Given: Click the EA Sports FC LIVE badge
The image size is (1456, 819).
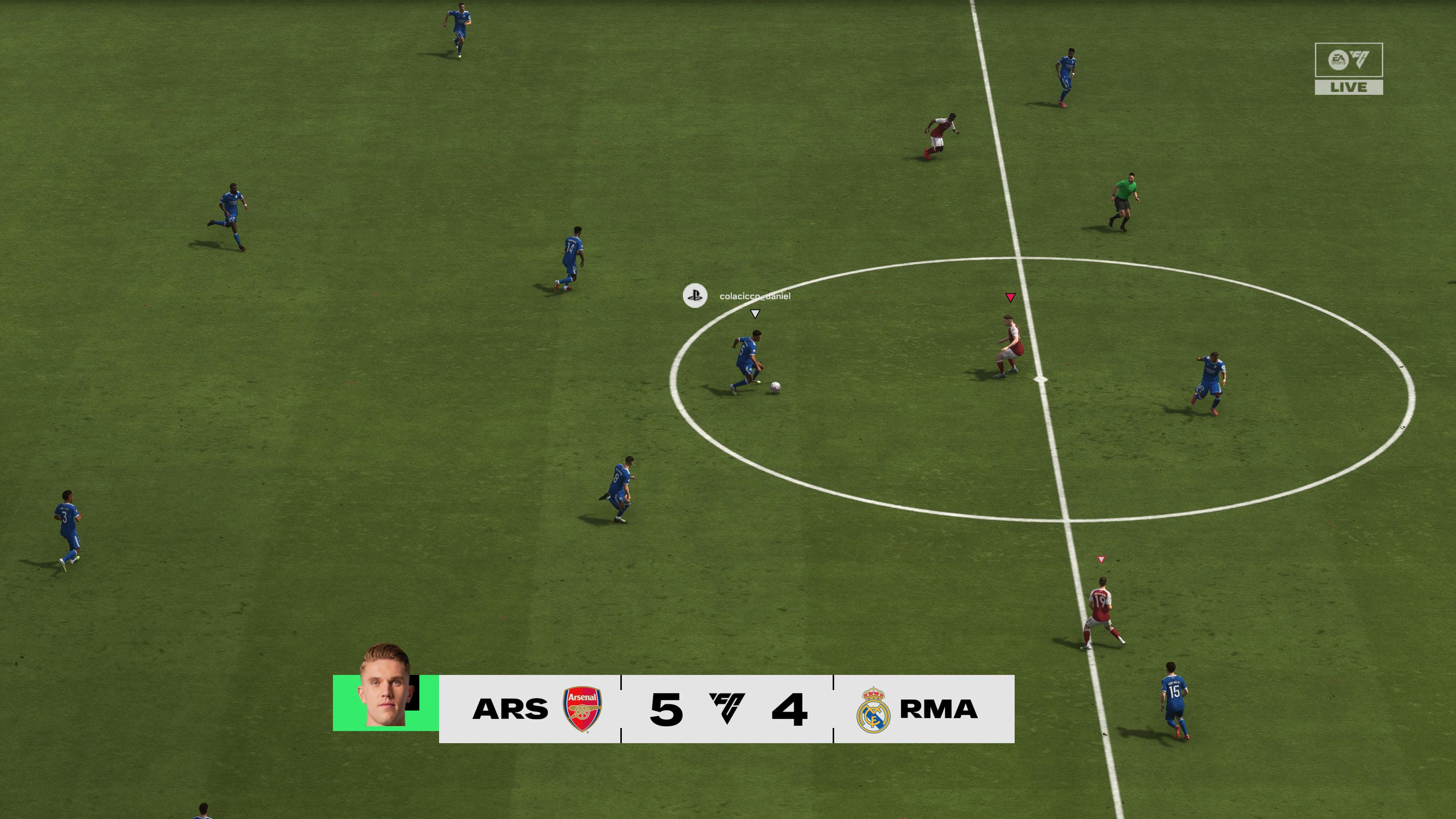Looking at the screenshot, I should pos(1349,68).
